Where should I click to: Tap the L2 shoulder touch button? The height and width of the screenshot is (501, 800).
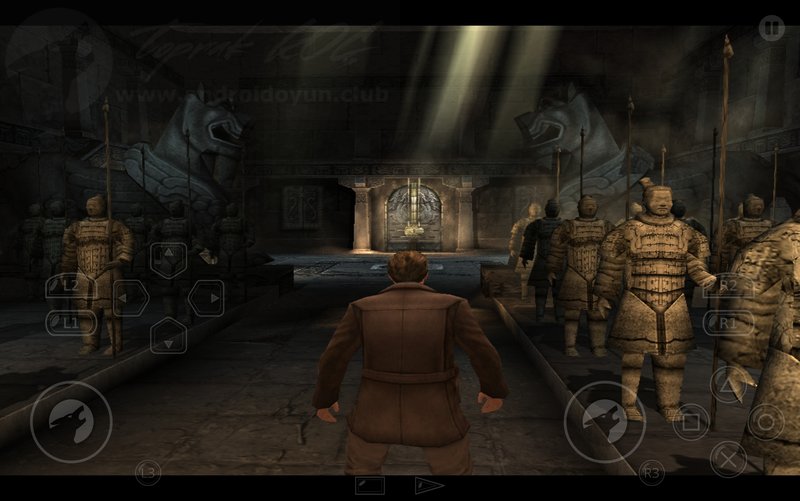(72, 287)
